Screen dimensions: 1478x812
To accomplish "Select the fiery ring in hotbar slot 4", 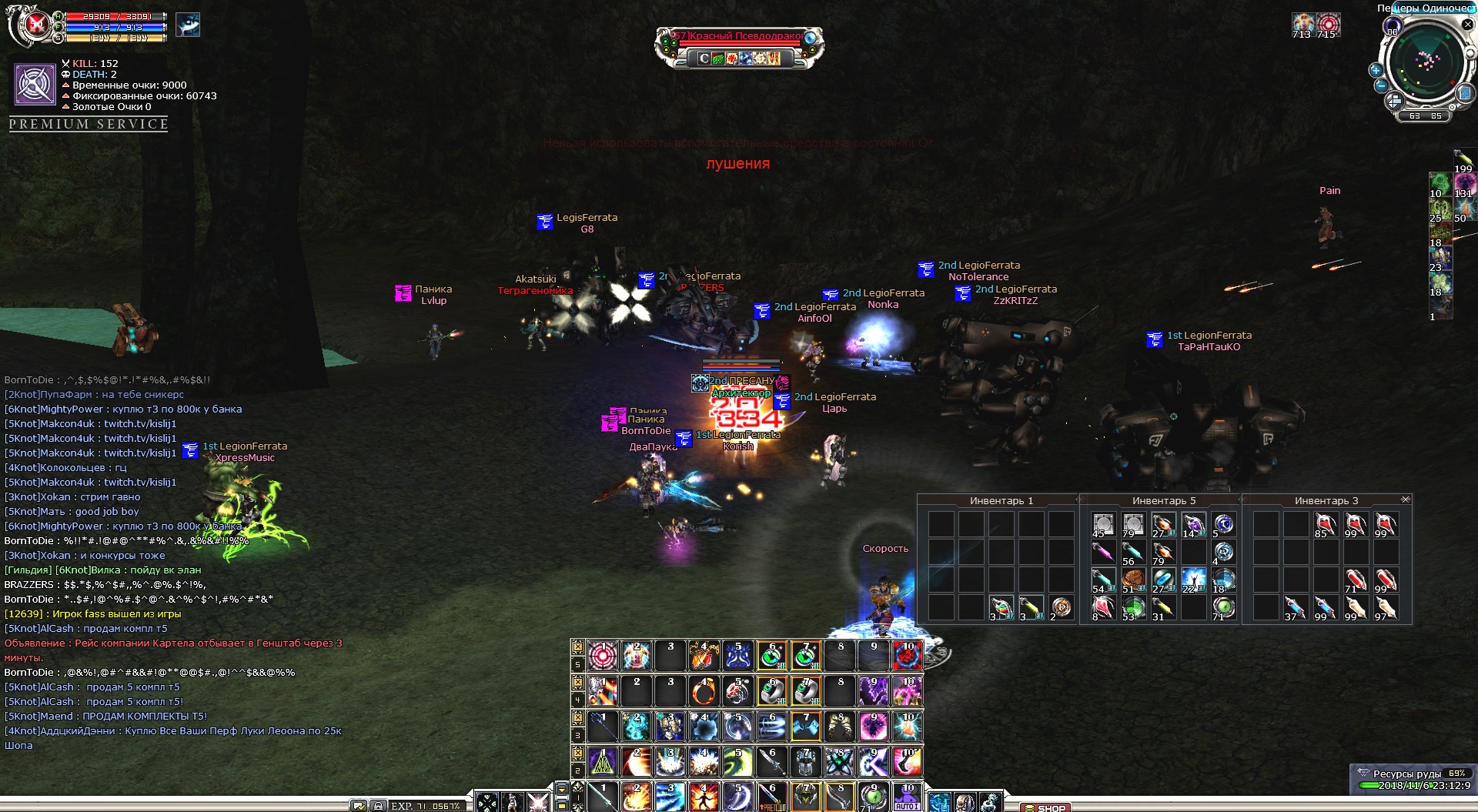I will point(704,692).
